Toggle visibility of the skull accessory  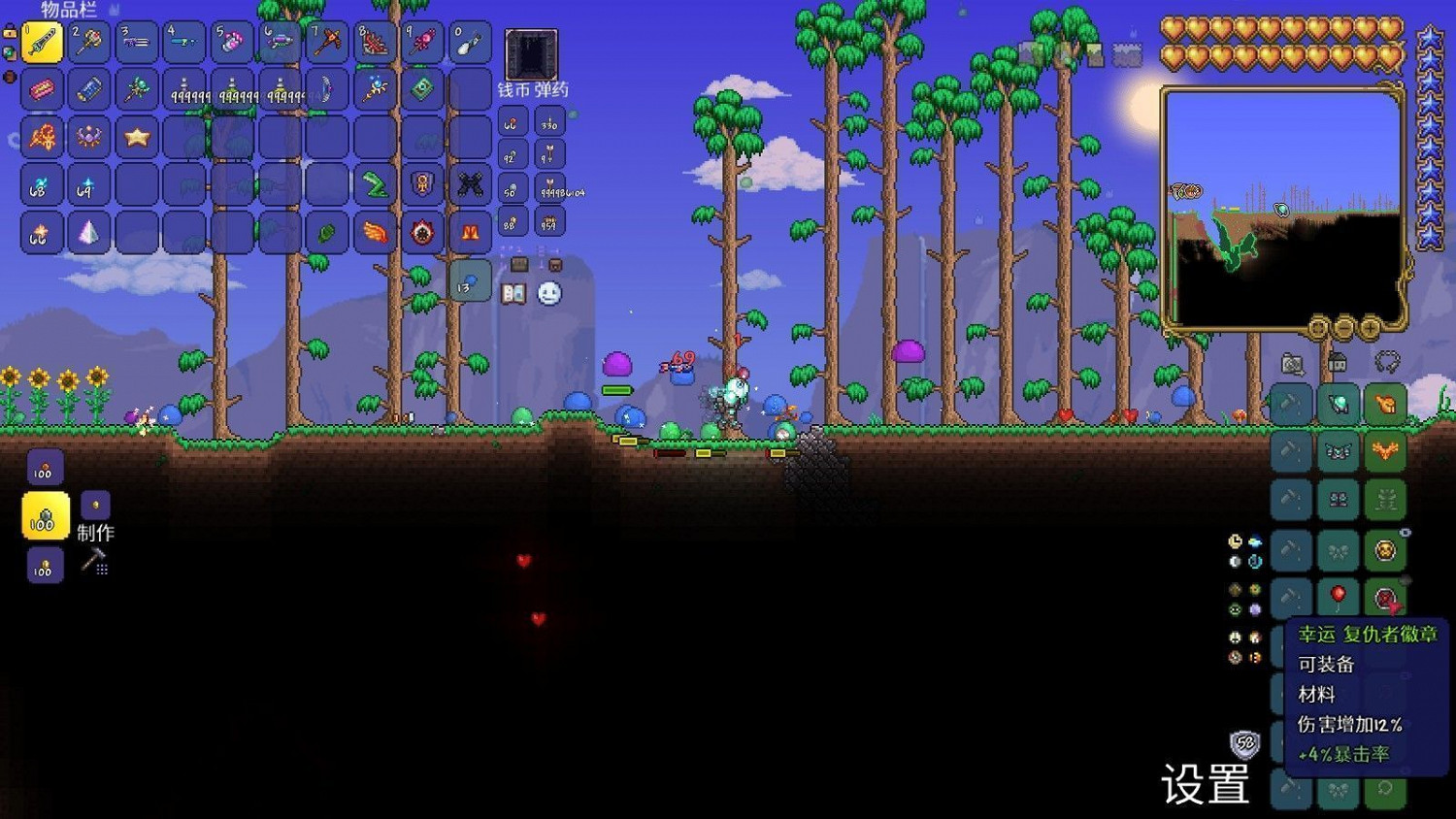[x=1405, y=530]
